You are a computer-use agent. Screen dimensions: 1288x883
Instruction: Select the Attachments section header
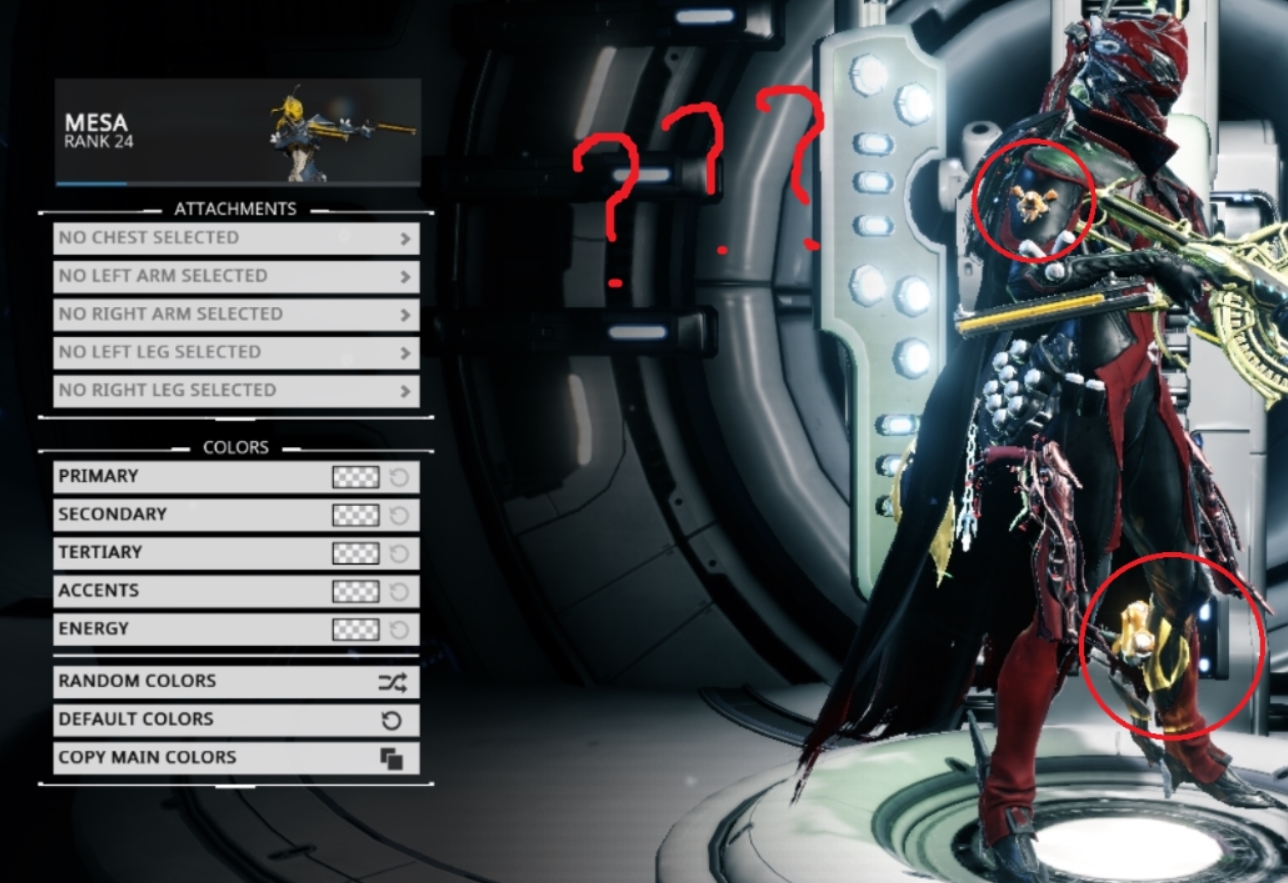click(236, 209)
